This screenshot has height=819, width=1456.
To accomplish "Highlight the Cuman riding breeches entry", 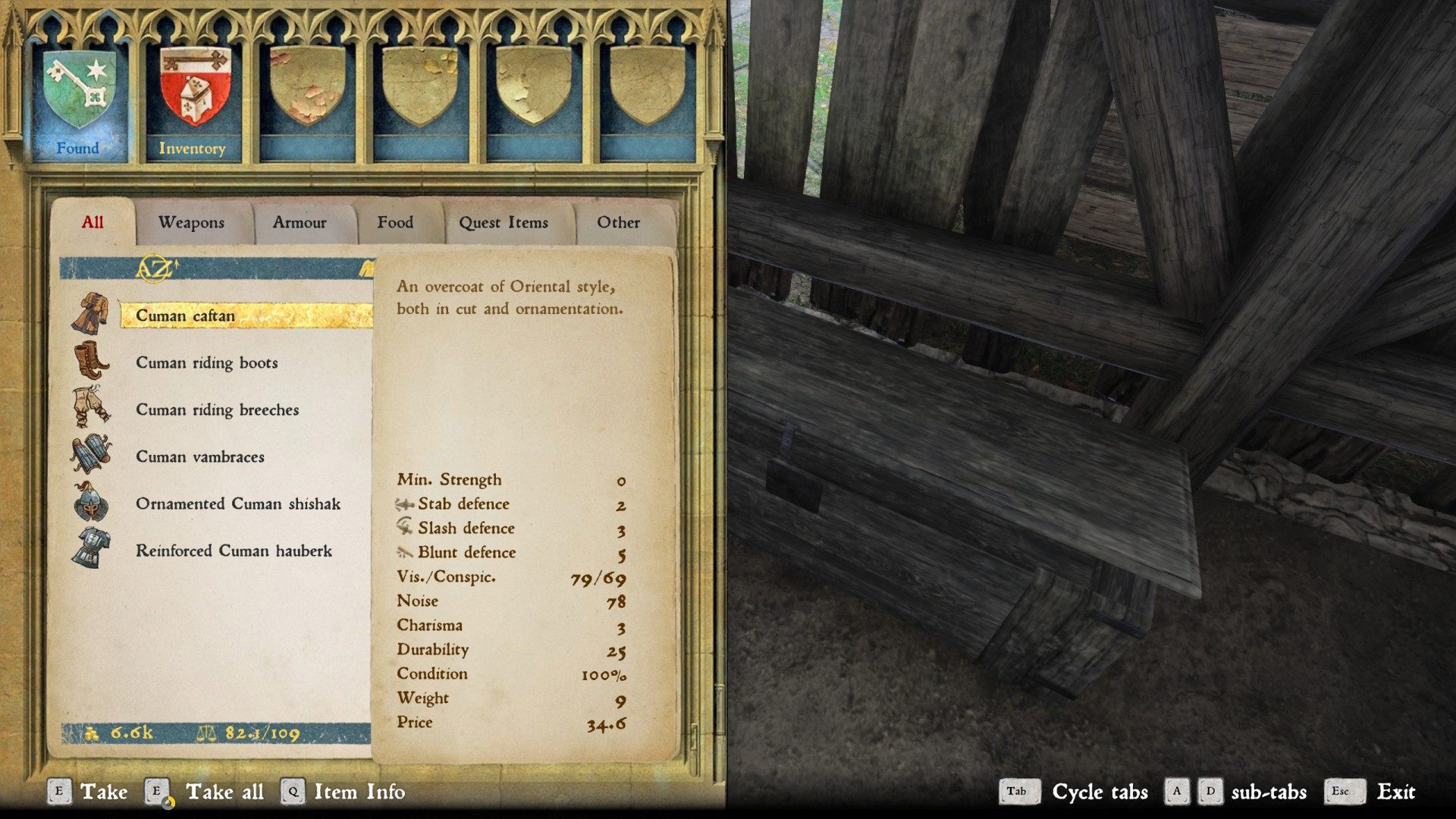I will click(217, 409).
